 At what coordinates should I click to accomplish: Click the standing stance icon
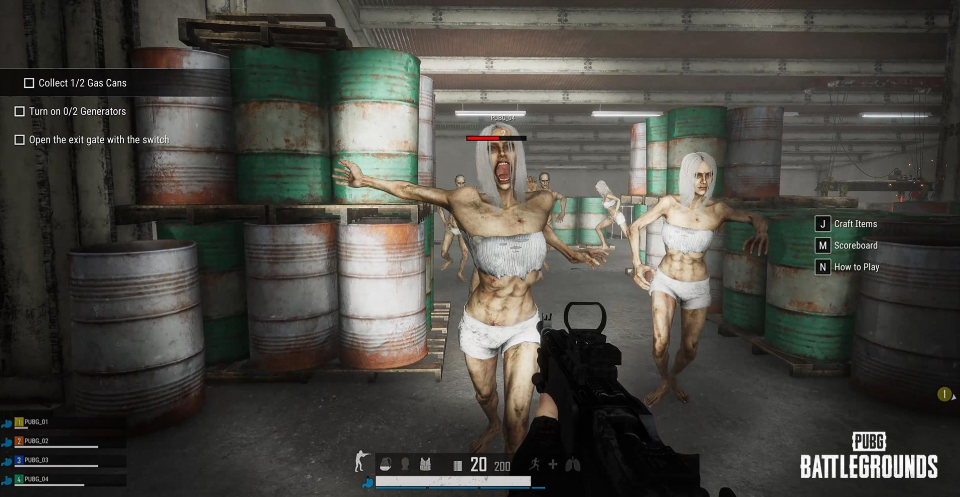click(360, 462)
